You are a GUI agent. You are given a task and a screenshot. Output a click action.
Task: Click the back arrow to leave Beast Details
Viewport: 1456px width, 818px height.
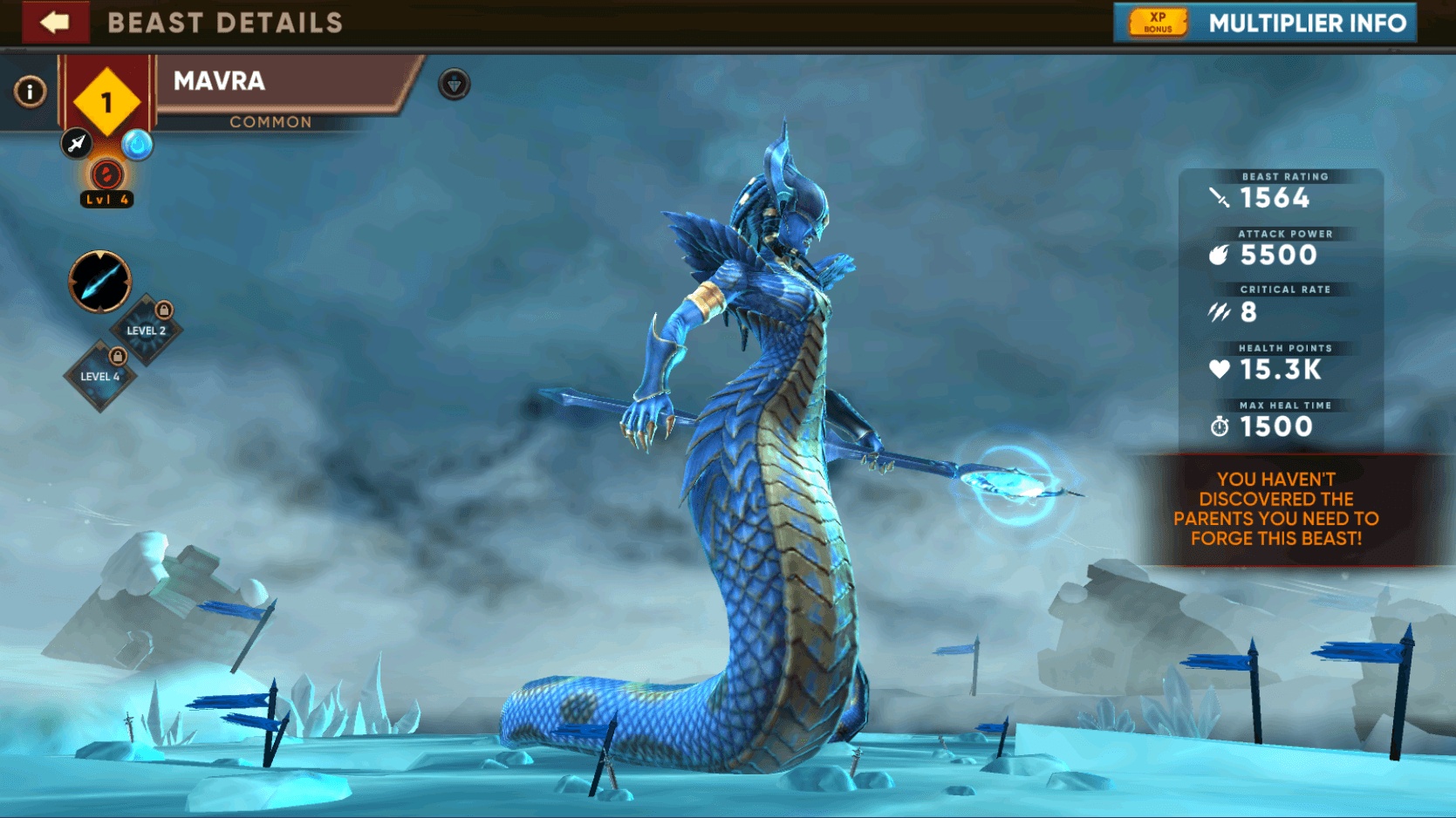pos(55,23)
